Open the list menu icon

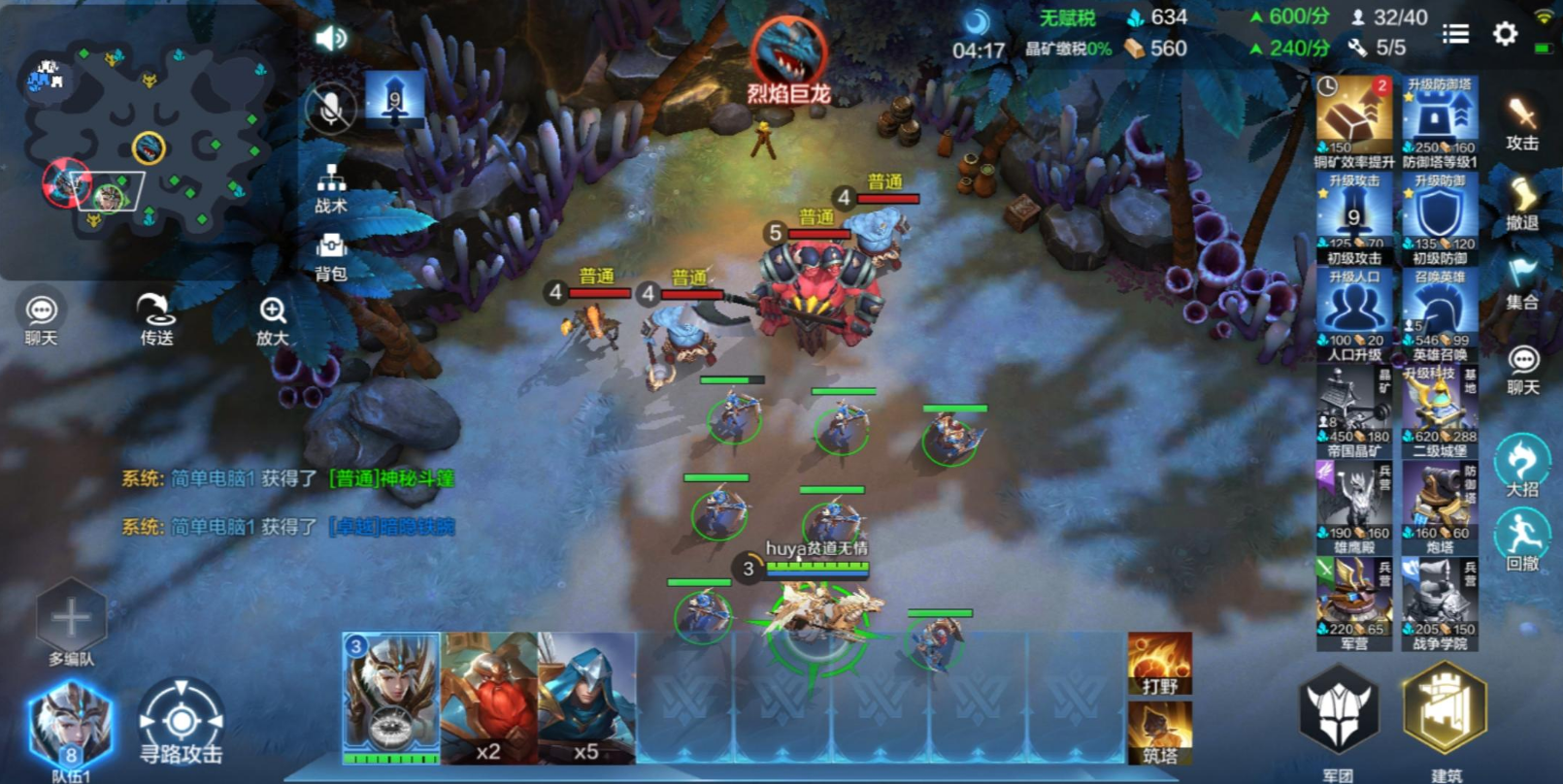1455,35
